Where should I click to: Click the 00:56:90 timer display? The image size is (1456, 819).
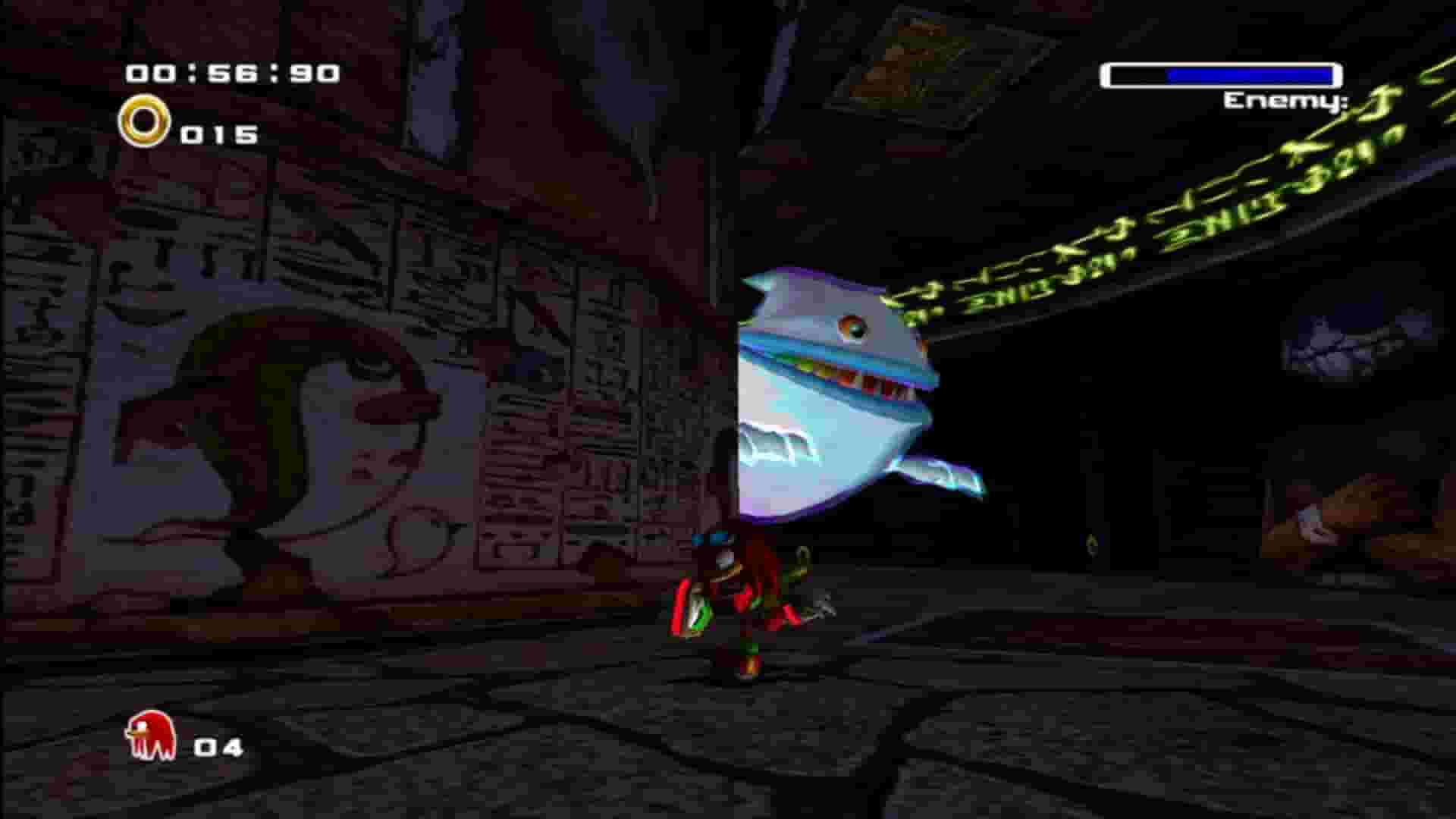(x=231, y=72)
